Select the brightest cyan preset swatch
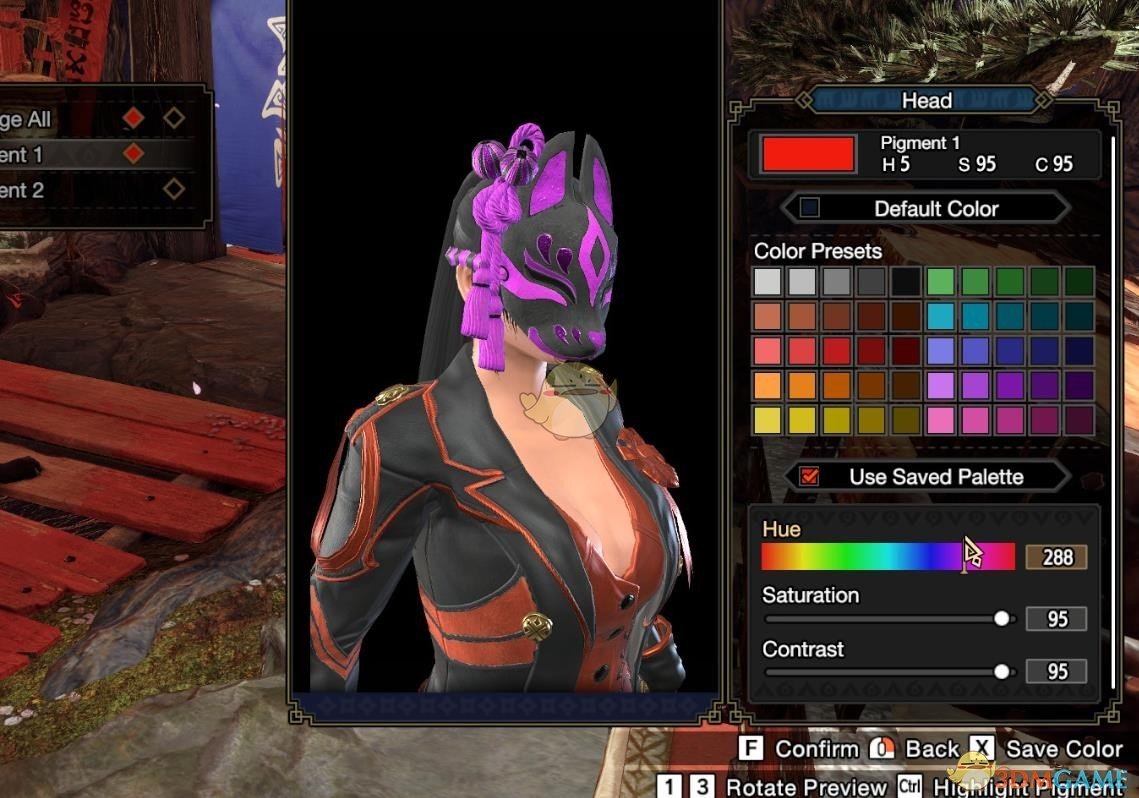 (x=941, y=316)
